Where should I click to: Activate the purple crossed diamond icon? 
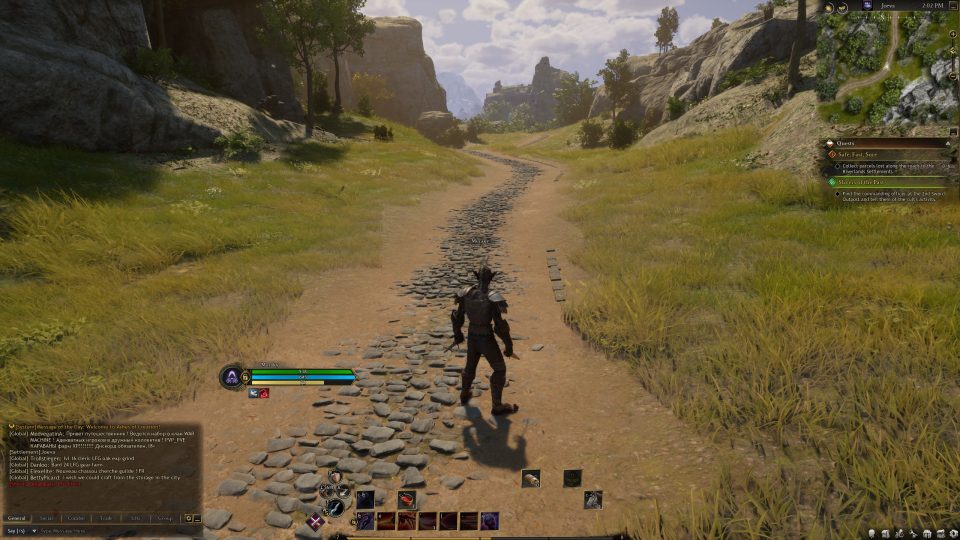pos(316,520)
